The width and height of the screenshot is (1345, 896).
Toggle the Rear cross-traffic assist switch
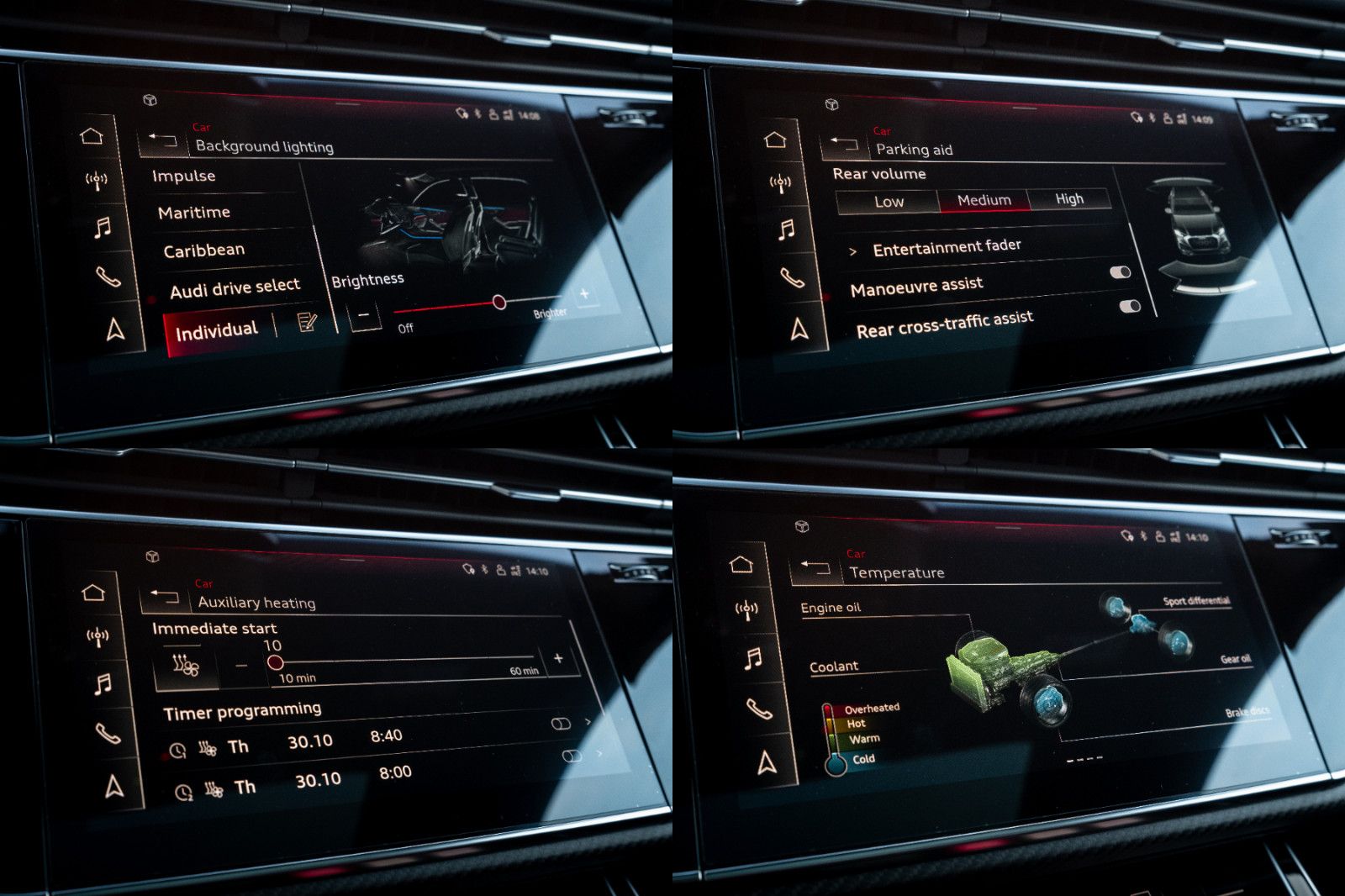coord(1130,306)
